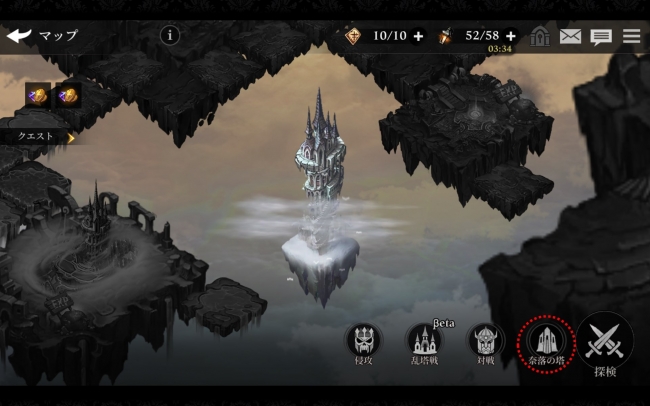Open the chat speech bubble

tap(601, 37)
